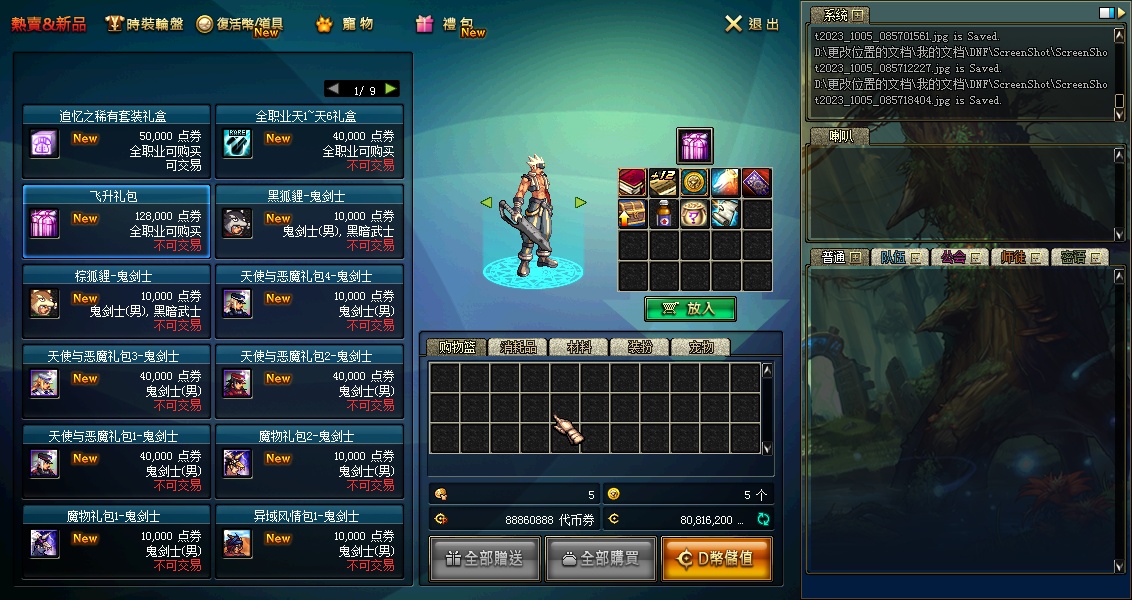Select the pink gift box preview slot
Image resolution: width=1132 pixels, height=600 pixels.
694,146
